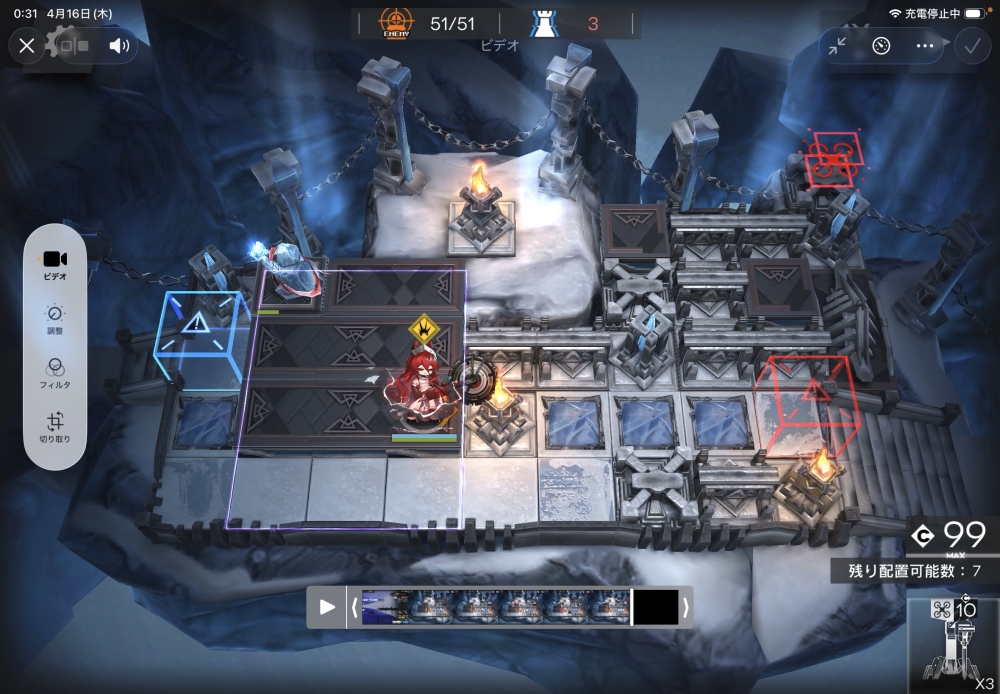Viewport: 1000px width, 694px height.
Task: Confirm edits with the checkmark button
Action: (970, 45)
